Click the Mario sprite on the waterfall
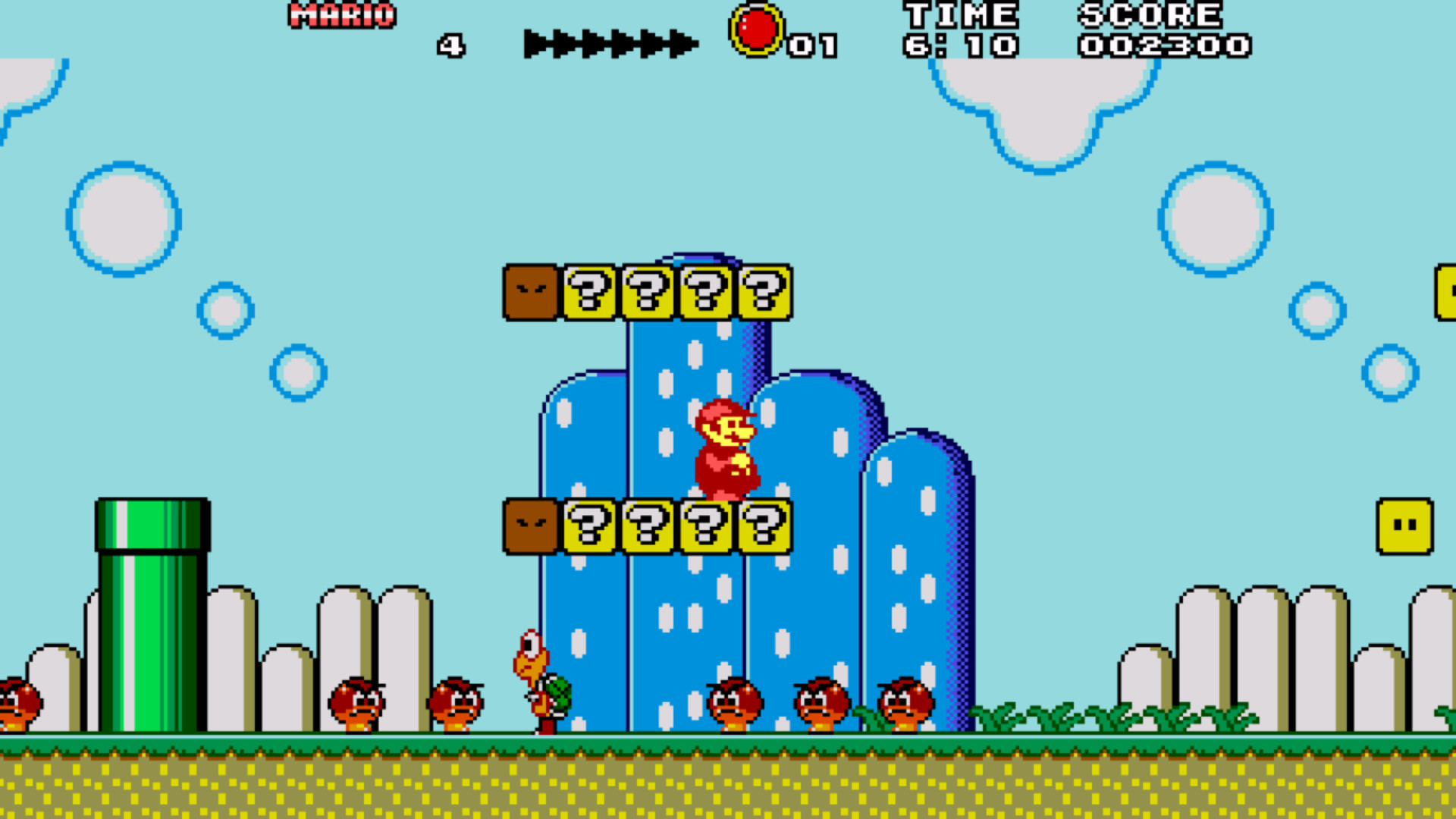Viewport: 1456px width, 819px height. [724, 447]
